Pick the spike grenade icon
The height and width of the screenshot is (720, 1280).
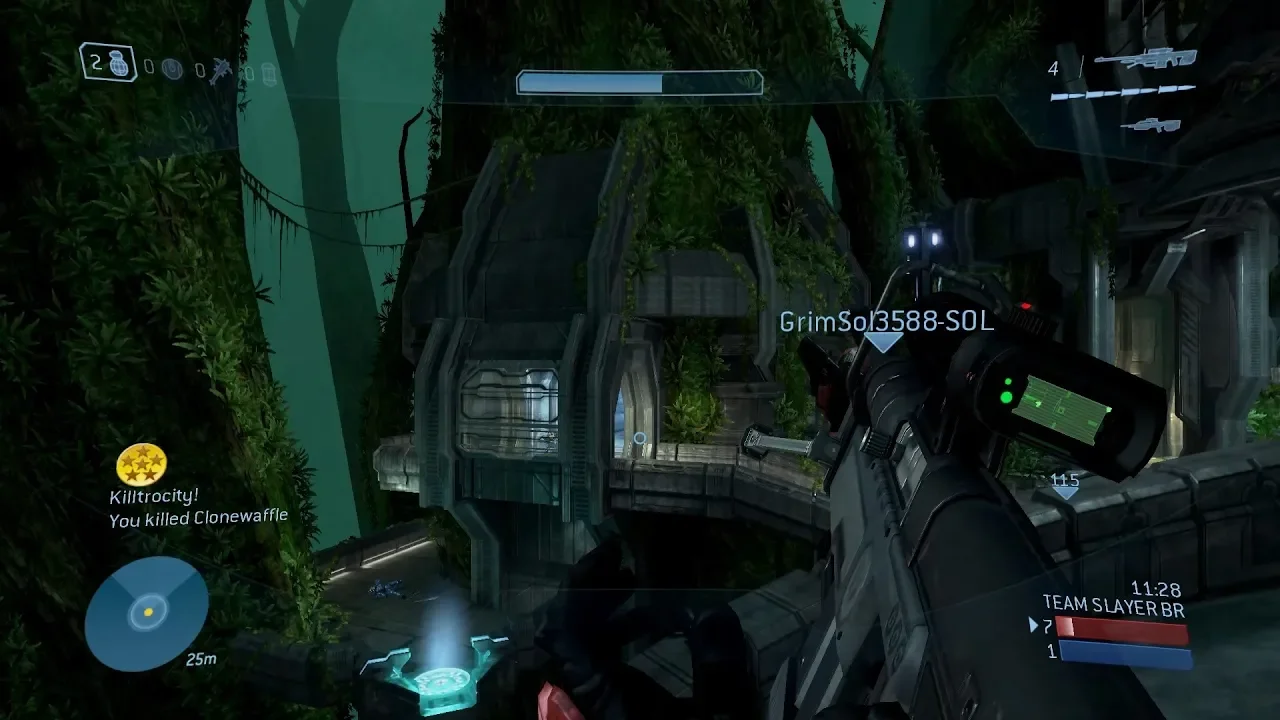[221, 71]
